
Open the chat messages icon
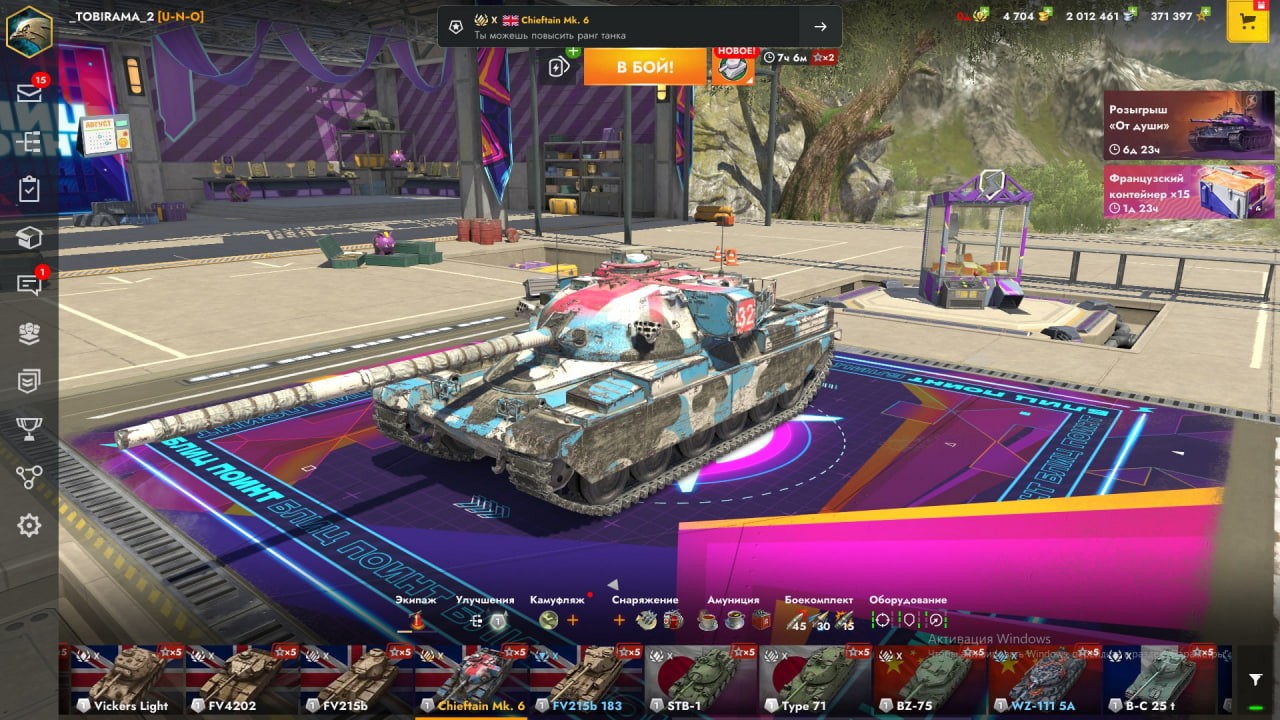[x=29, y=285]
